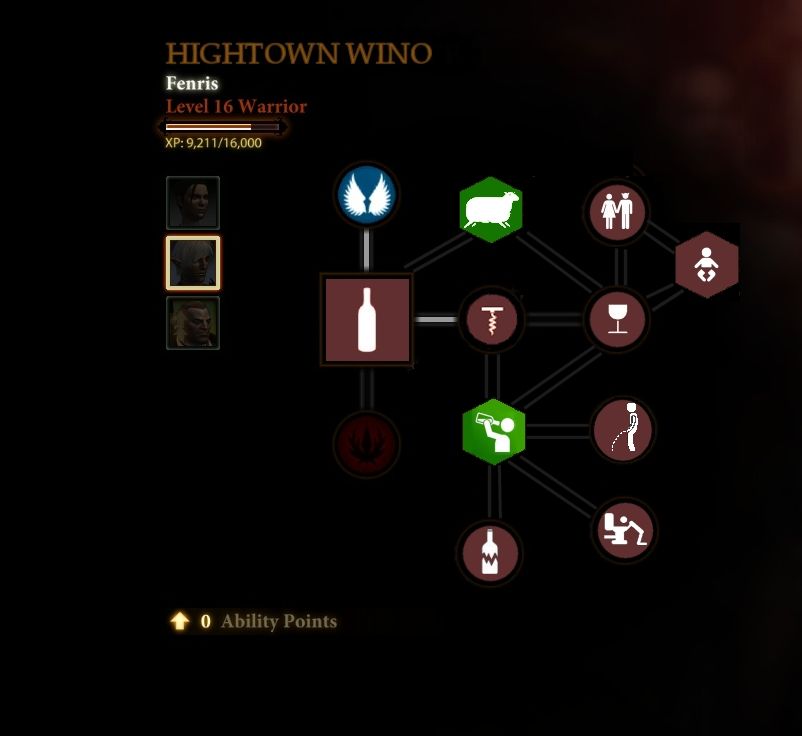802x736 pixels.
Task: Activate the wine glass ability node
Action: pyautogui.click(x=617, y=320)
